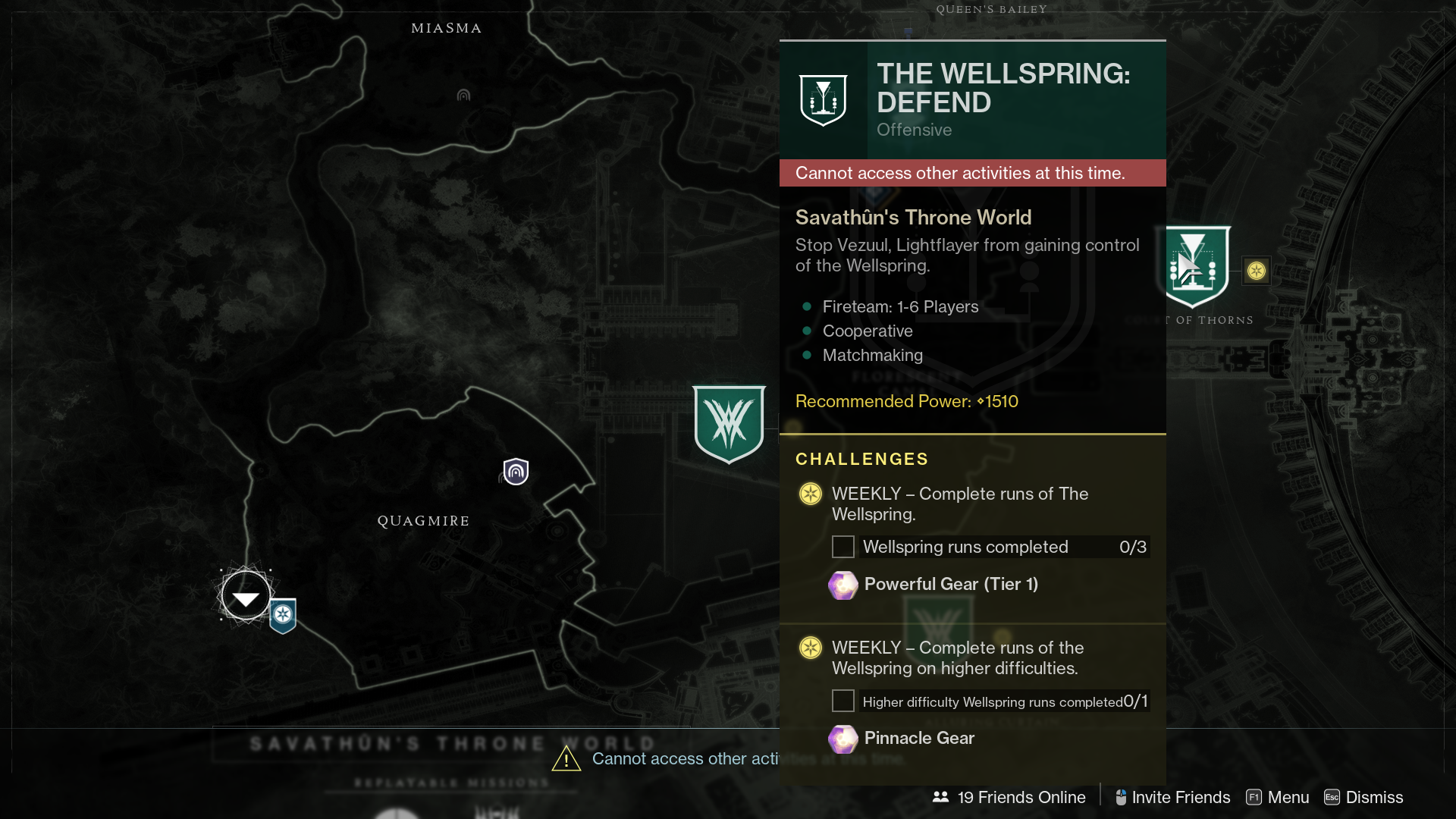
Task: Open the Menu from the footer
Action: 1278,797
